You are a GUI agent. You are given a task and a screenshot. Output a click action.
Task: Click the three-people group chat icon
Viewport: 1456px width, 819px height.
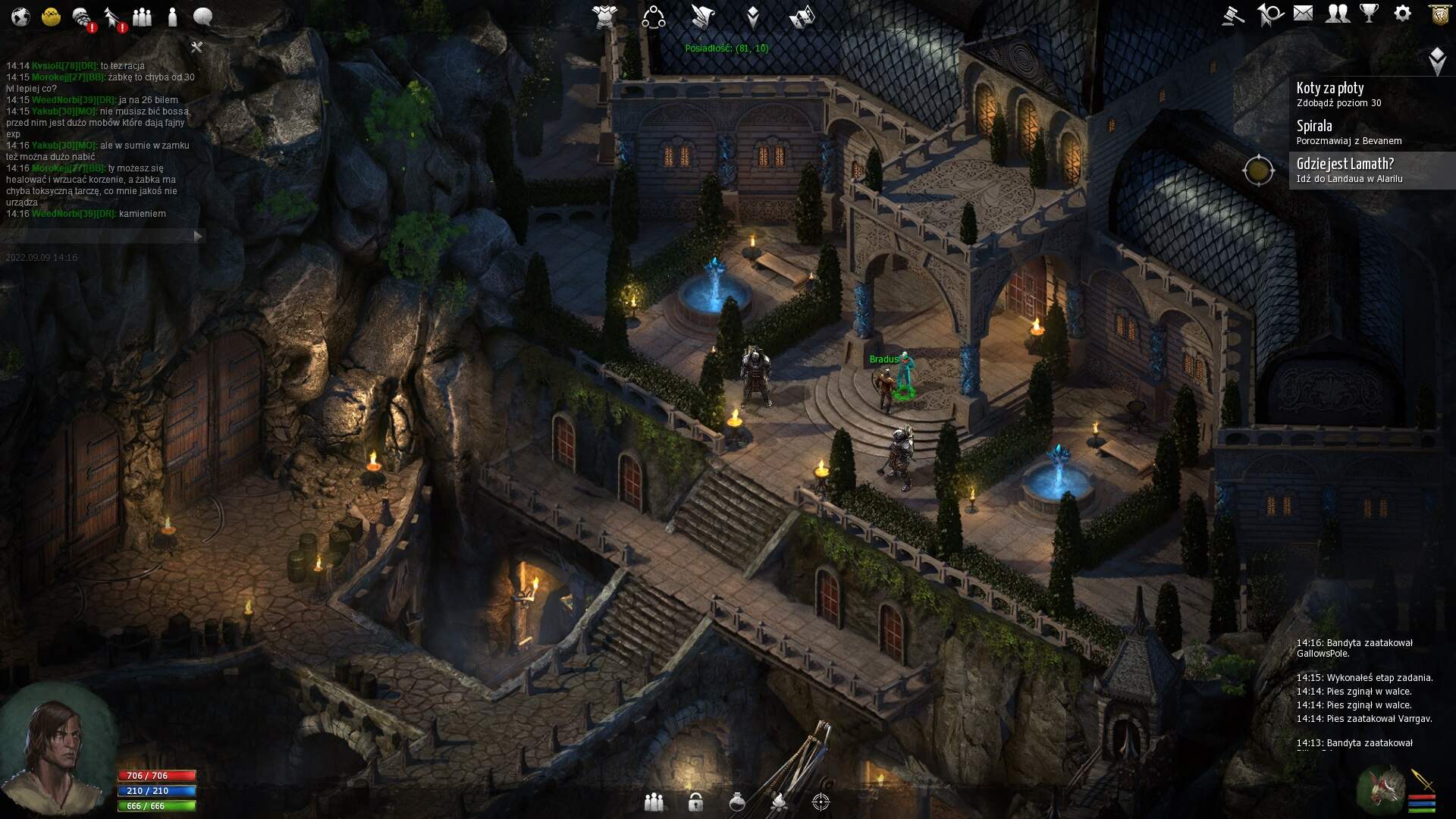[x=142, y=17]
